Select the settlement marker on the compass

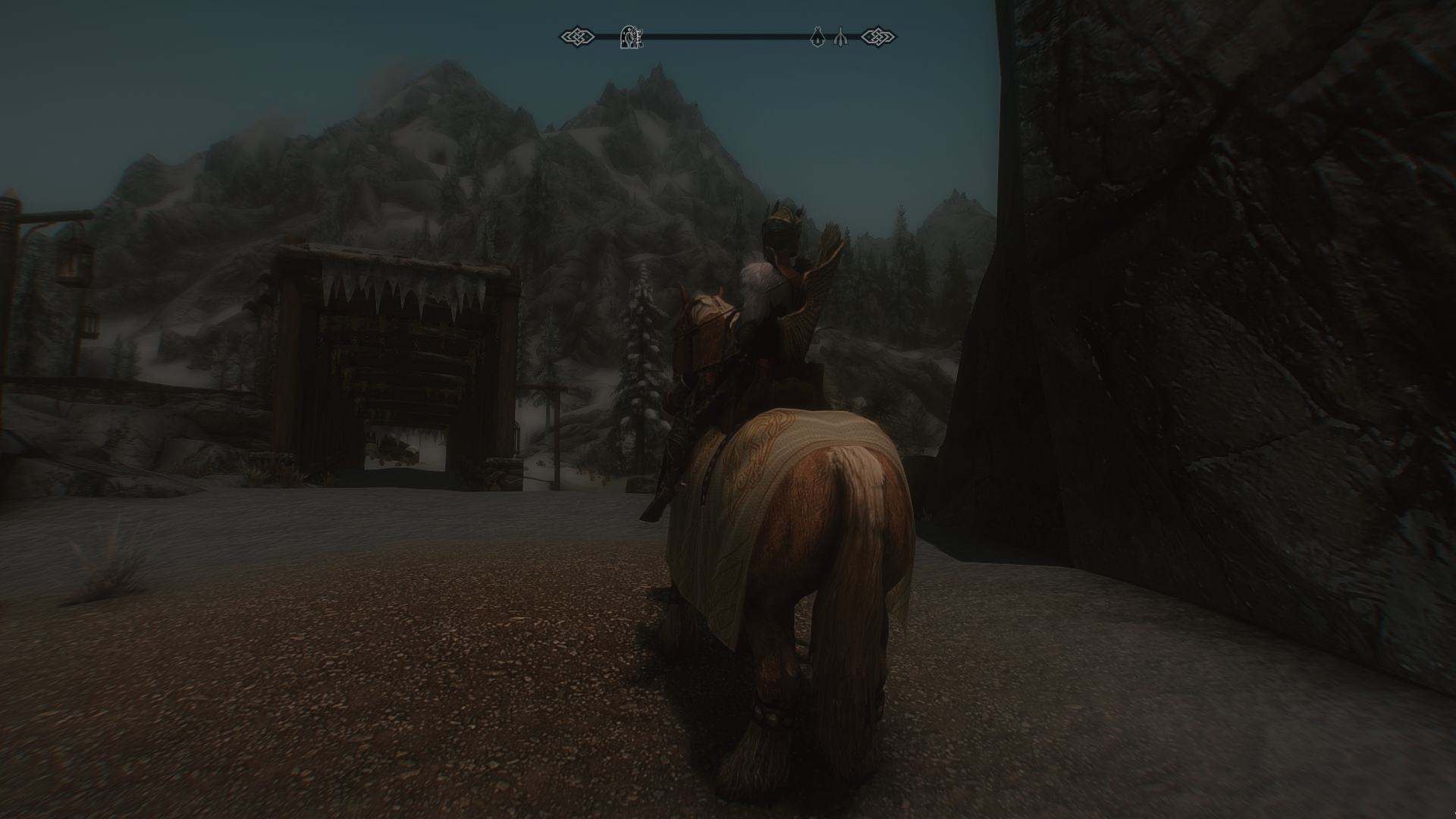817,36
